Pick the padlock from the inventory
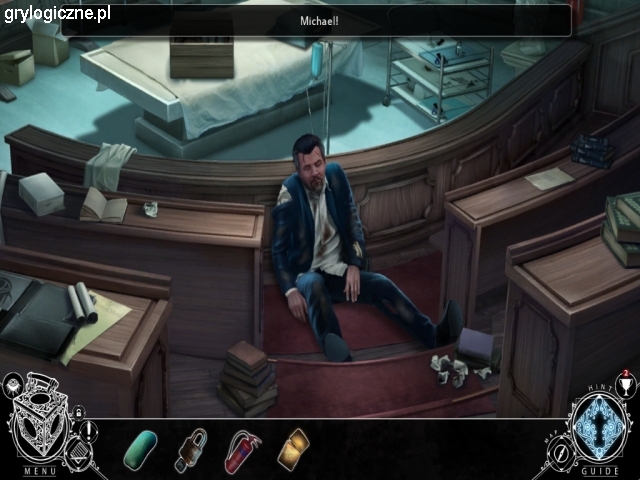 click(192, 449)
